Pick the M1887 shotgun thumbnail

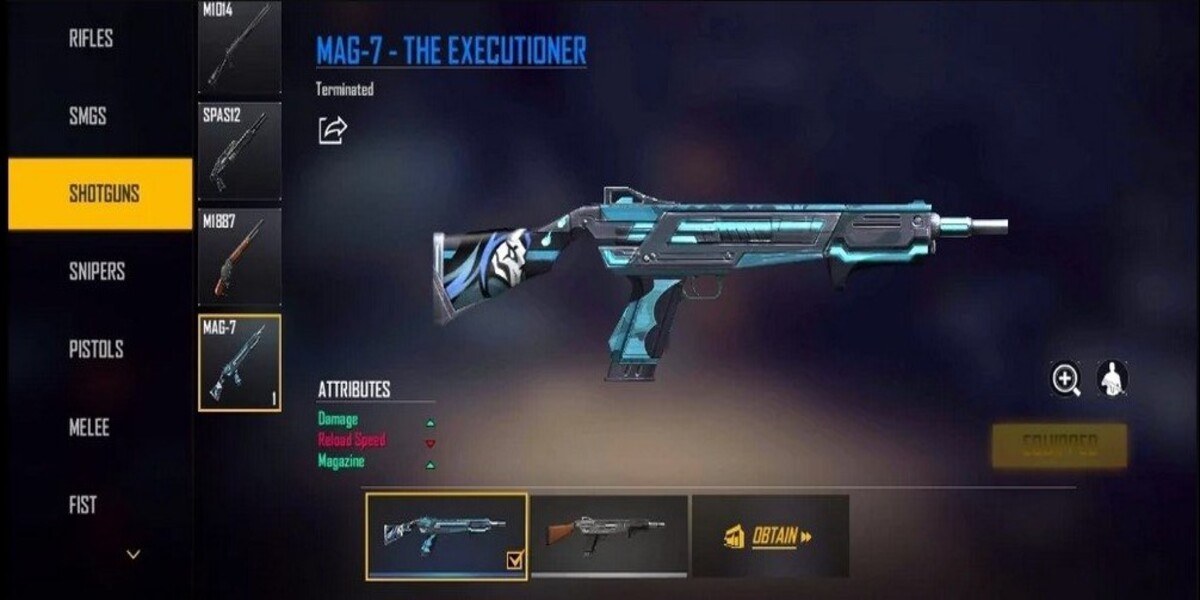[239, 257]
